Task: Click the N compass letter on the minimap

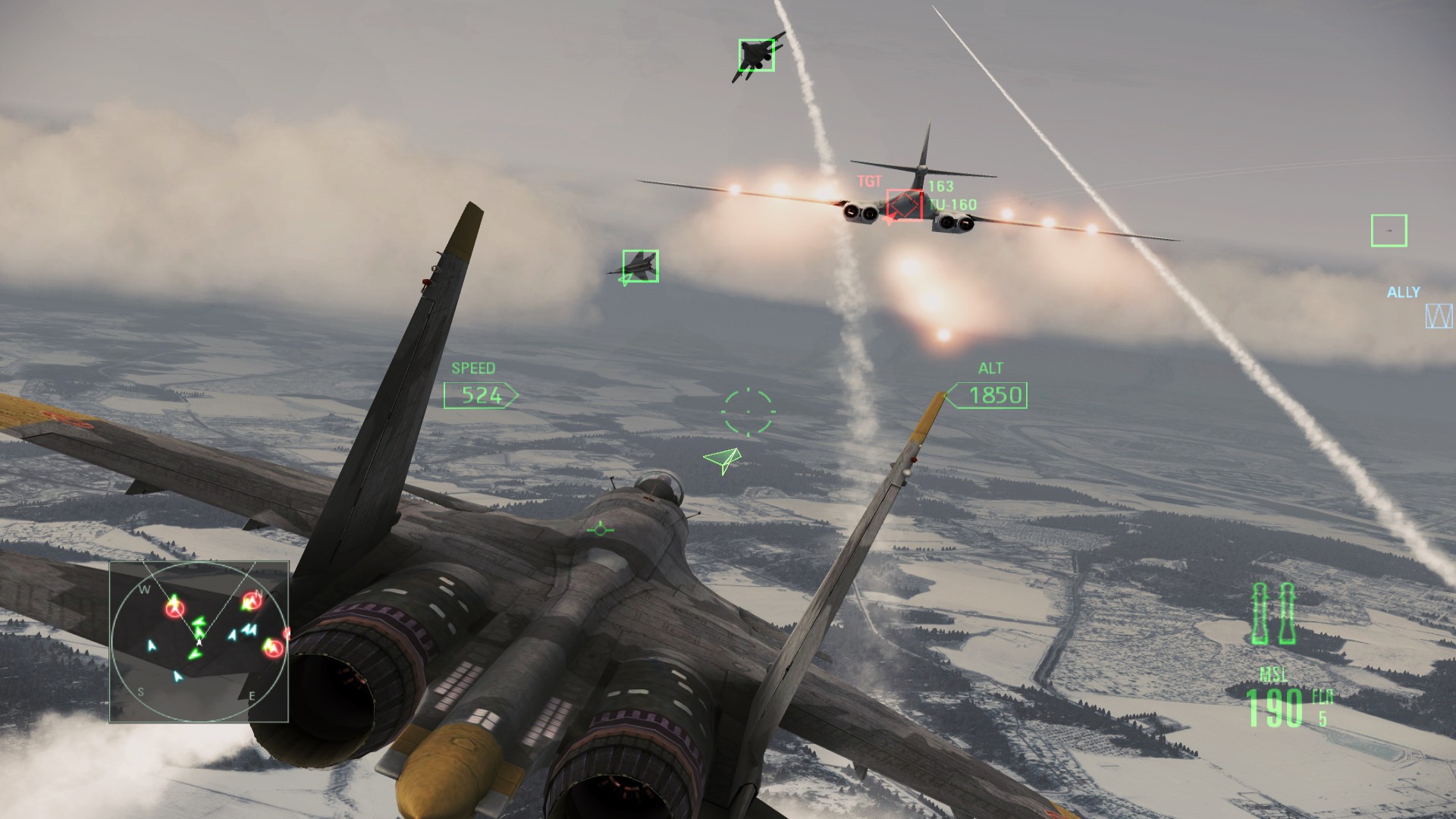Action: coord(259,594)
